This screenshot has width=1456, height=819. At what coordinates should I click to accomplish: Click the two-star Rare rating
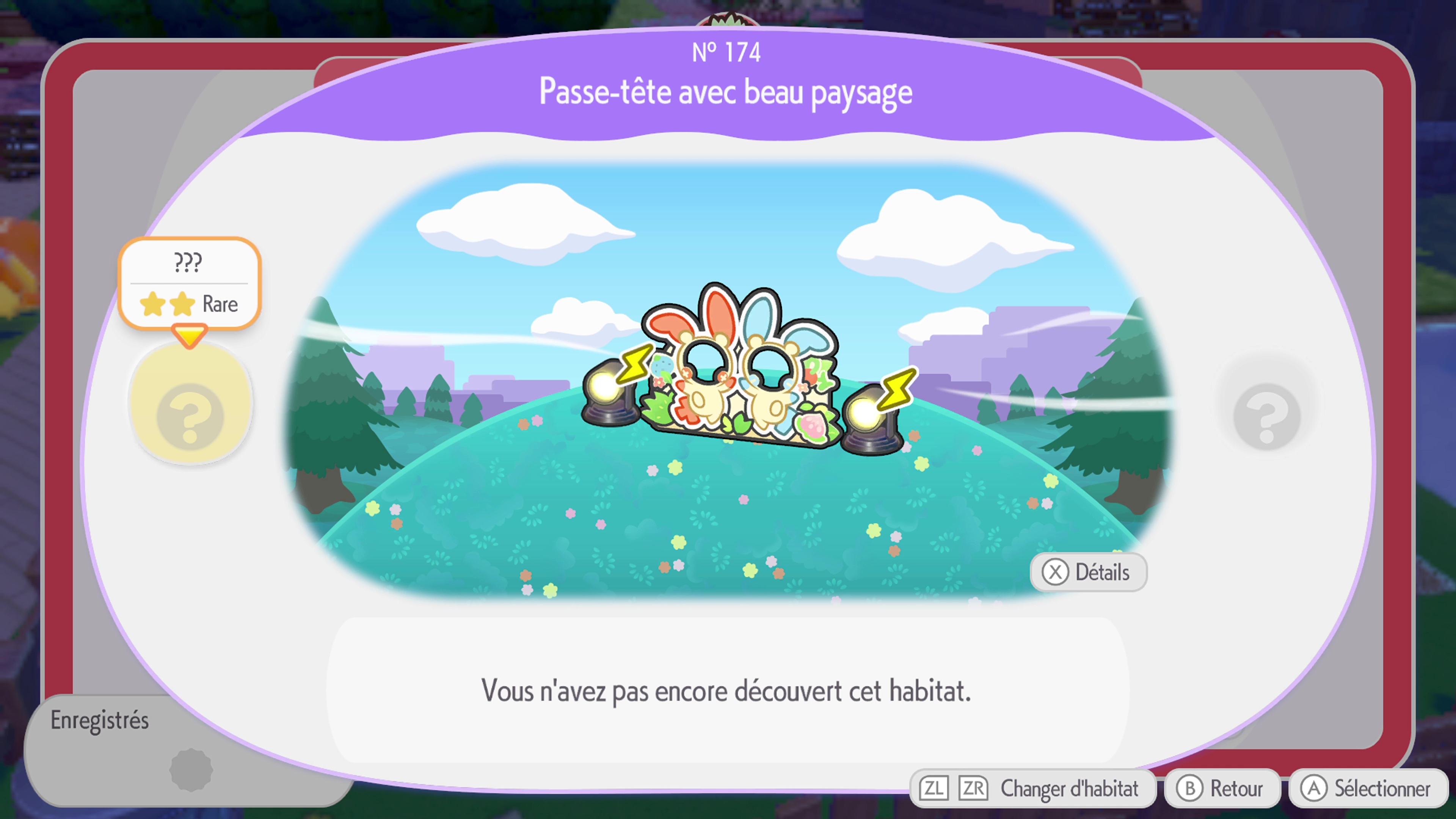point(189,303)
